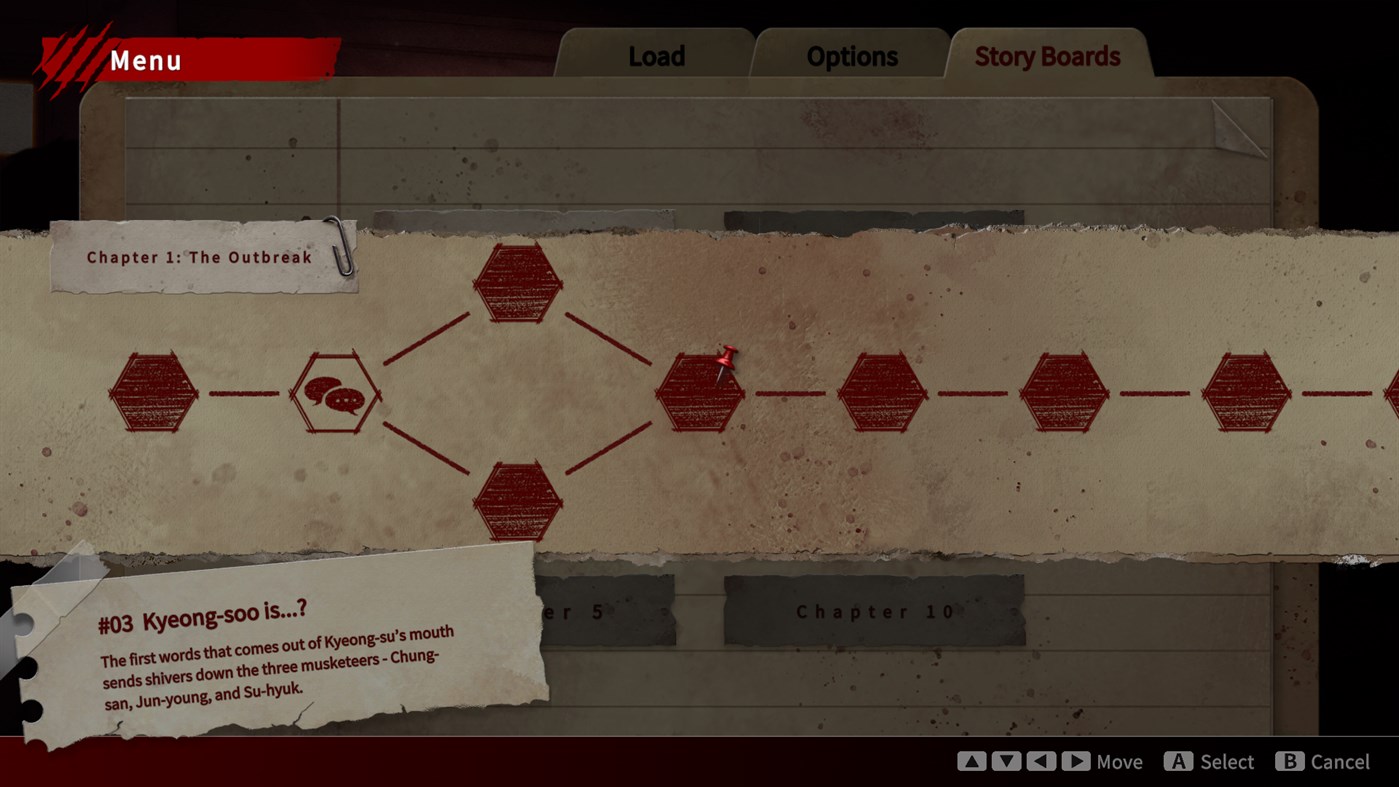Select the speech-bubble dialogue node

(x=337, y=393)
